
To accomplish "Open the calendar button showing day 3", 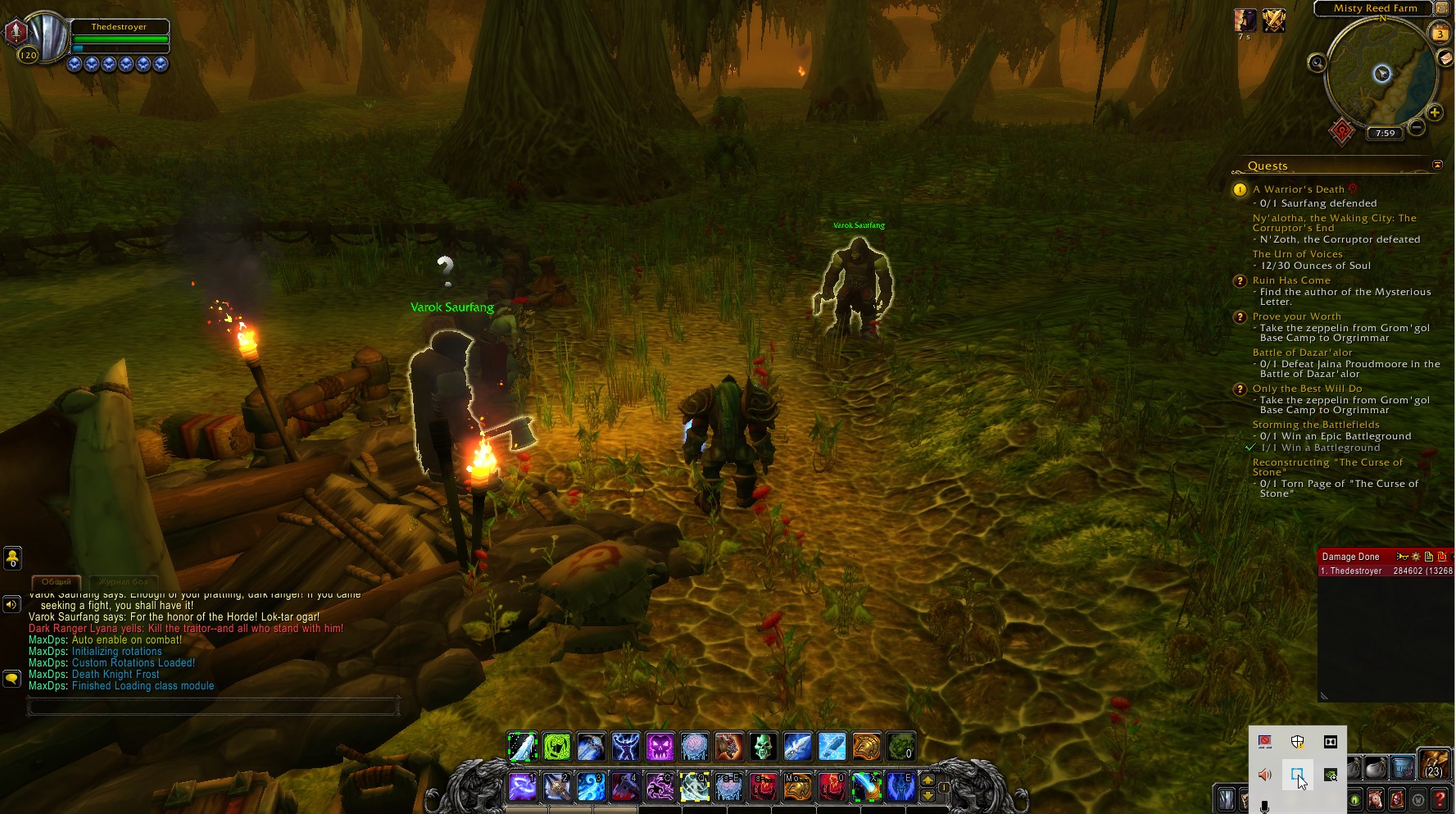I will pyautogui.click(x=1440, y=34).
